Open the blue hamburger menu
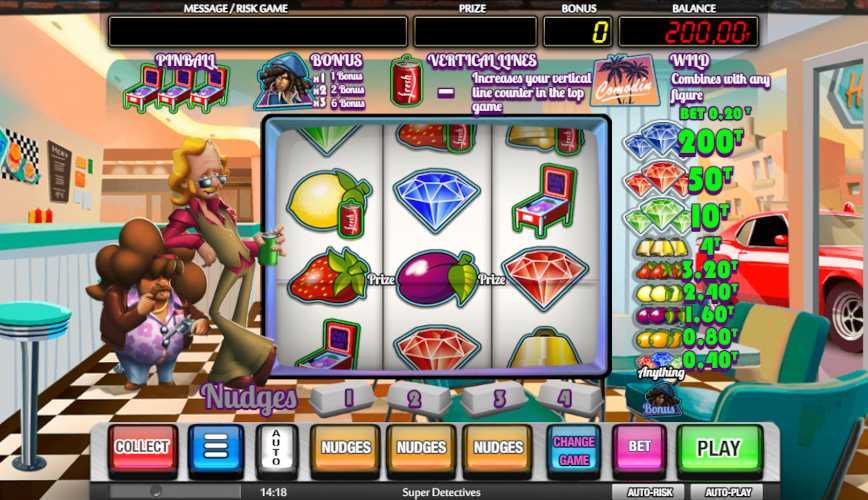The image size is (868, 500). (x=216, y=448)
